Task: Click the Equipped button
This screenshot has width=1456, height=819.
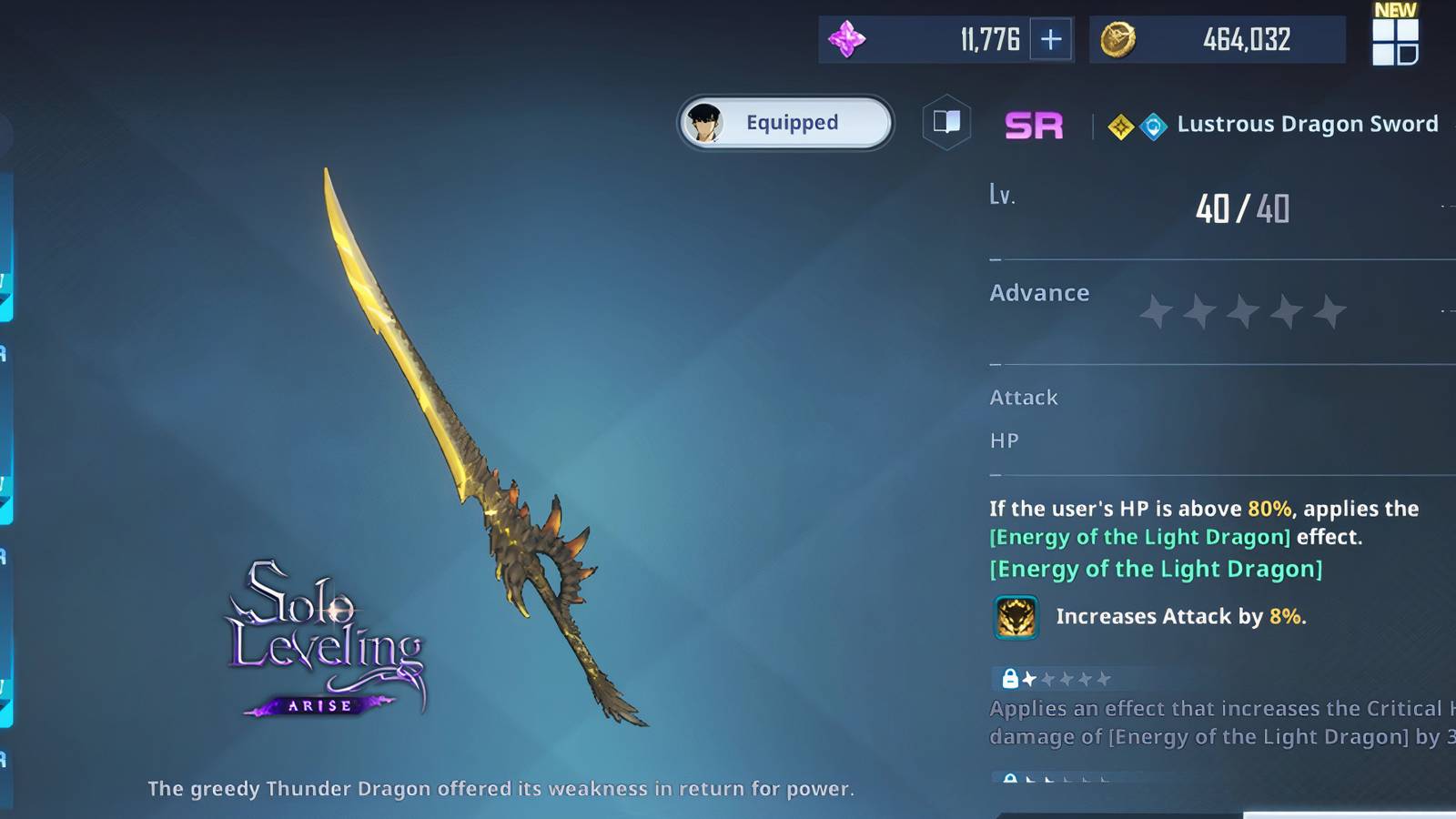Action: coord(784,122)
